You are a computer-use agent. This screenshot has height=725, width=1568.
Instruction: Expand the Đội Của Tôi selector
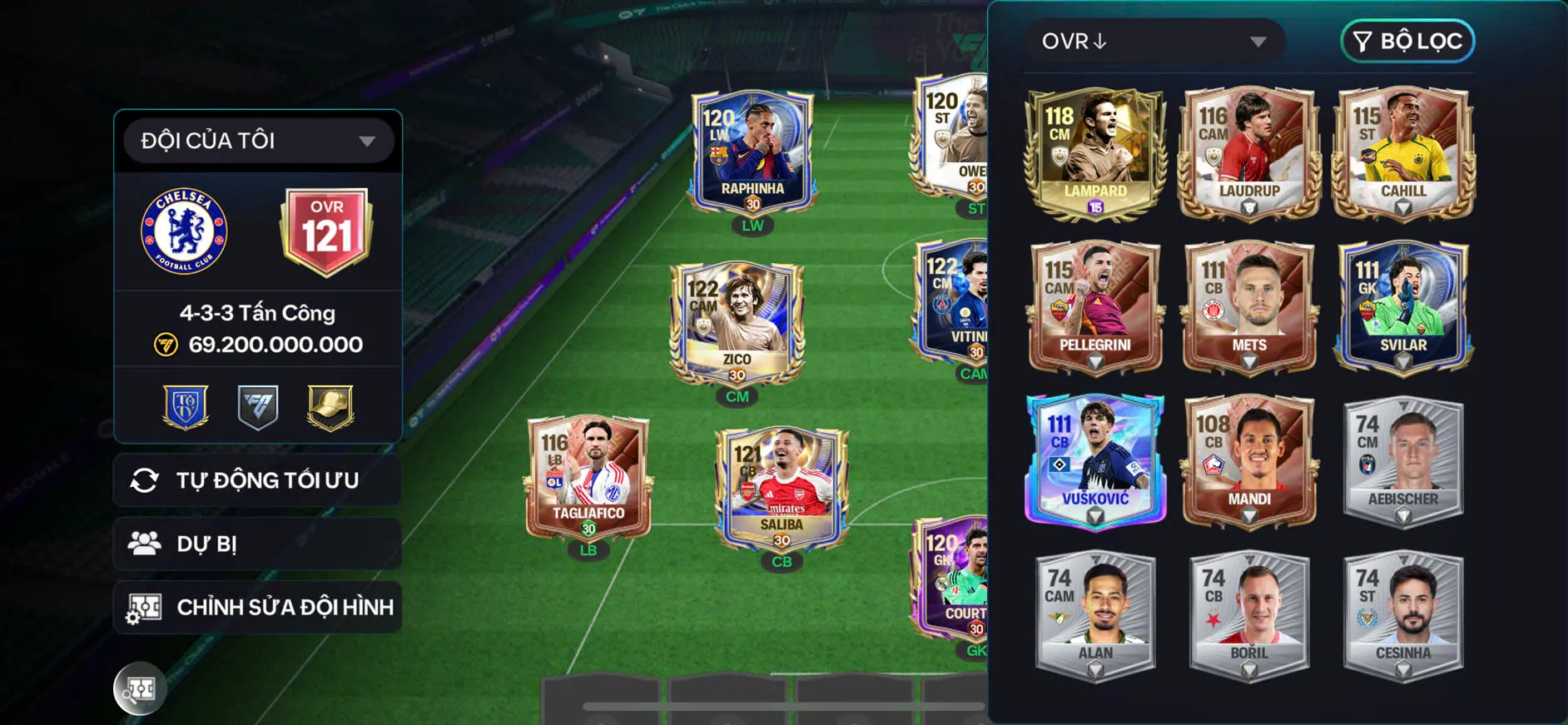[256, 140]
